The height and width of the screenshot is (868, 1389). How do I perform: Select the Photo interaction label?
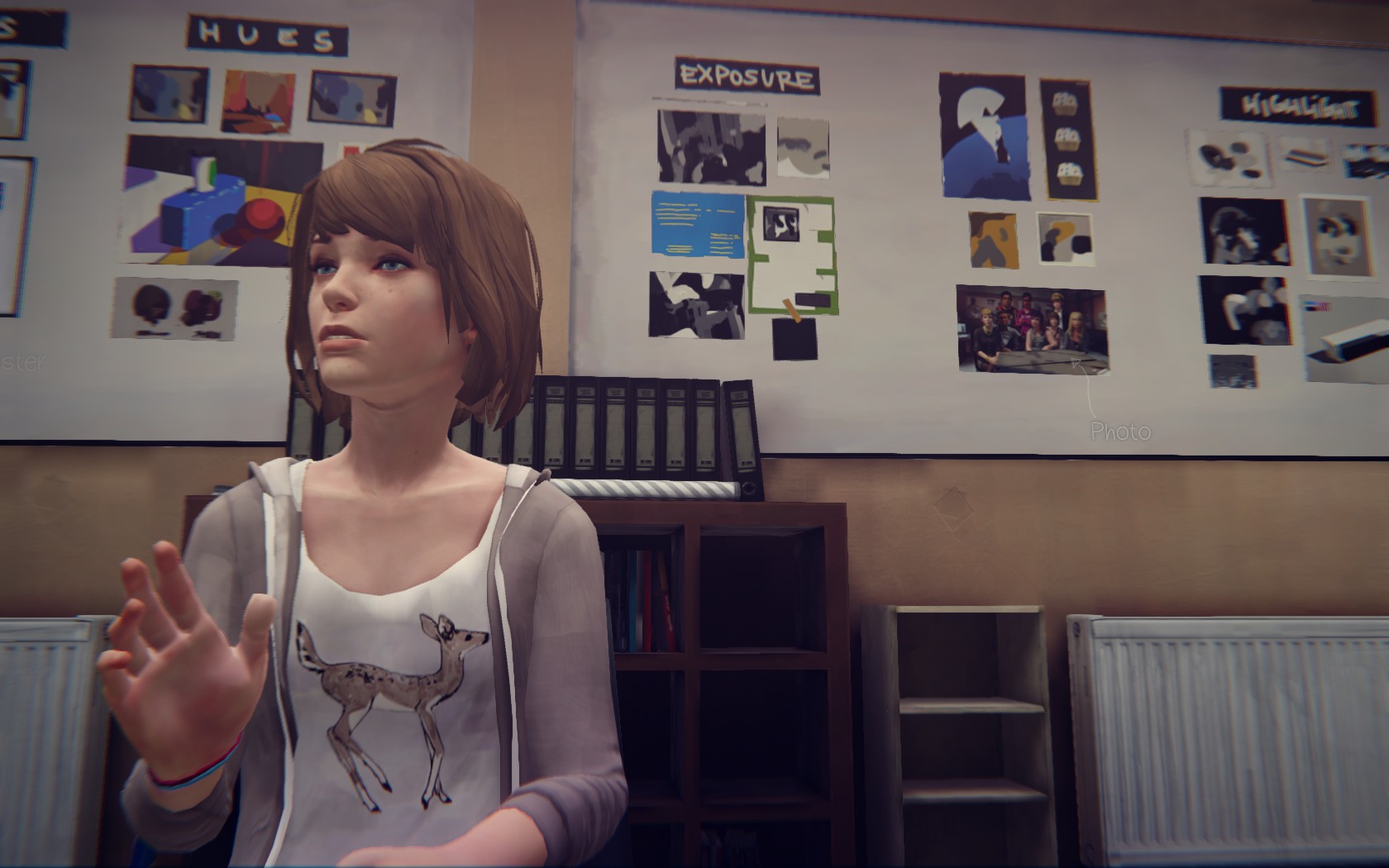1119,431
